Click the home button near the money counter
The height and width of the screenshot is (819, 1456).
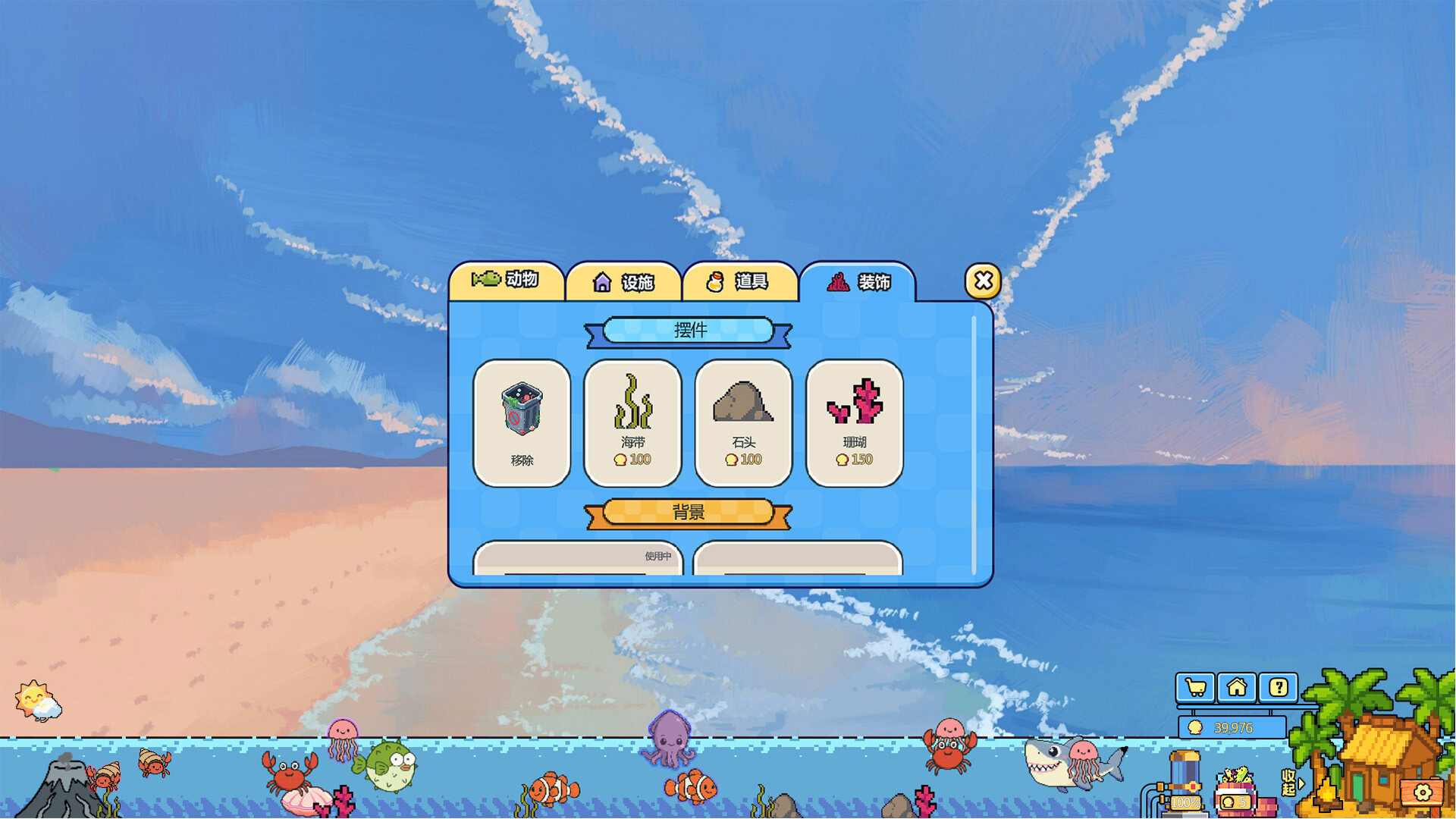1238,688
